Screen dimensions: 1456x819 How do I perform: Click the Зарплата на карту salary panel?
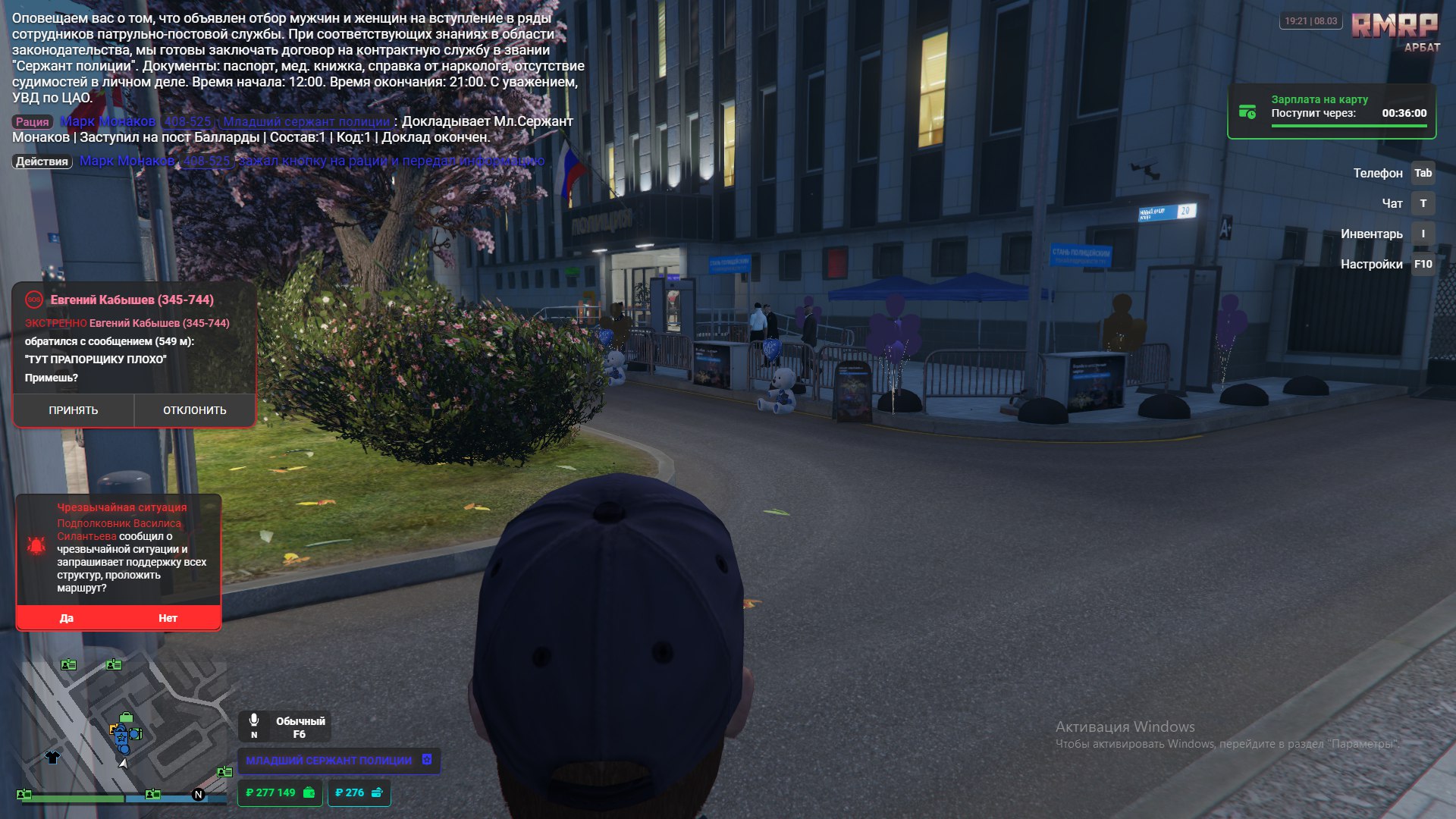click(1332, 111)
